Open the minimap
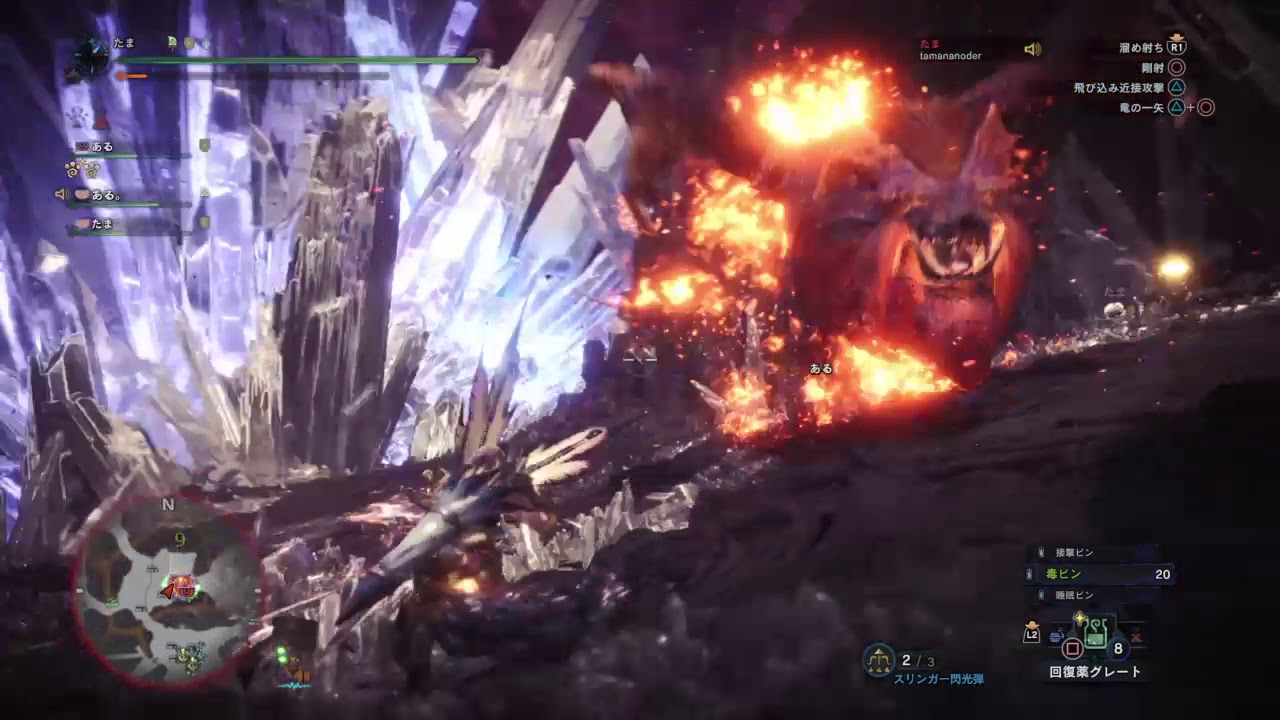This screenshot has height=720, width=1280. click(167, 592)
